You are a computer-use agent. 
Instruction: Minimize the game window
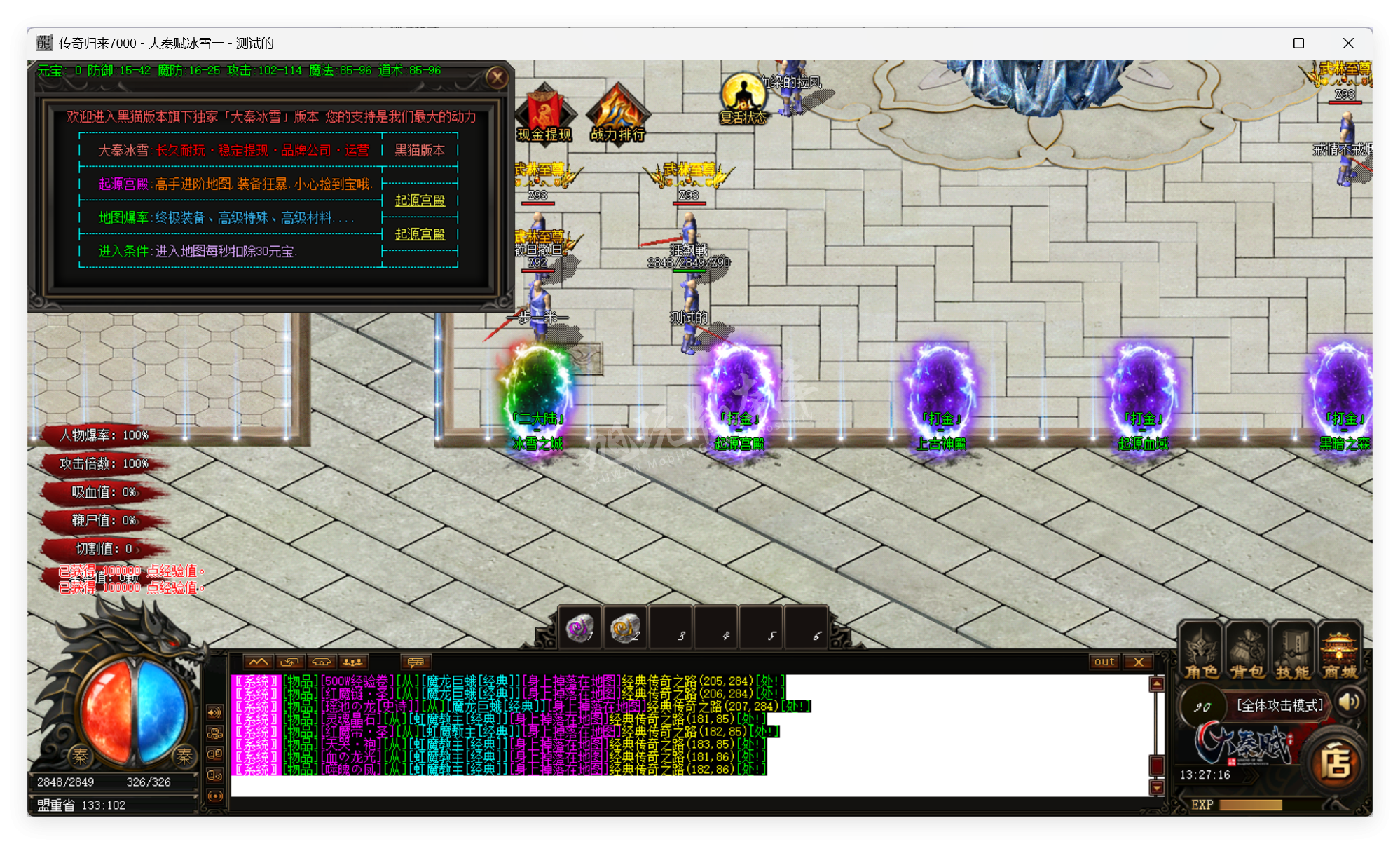1250,43
